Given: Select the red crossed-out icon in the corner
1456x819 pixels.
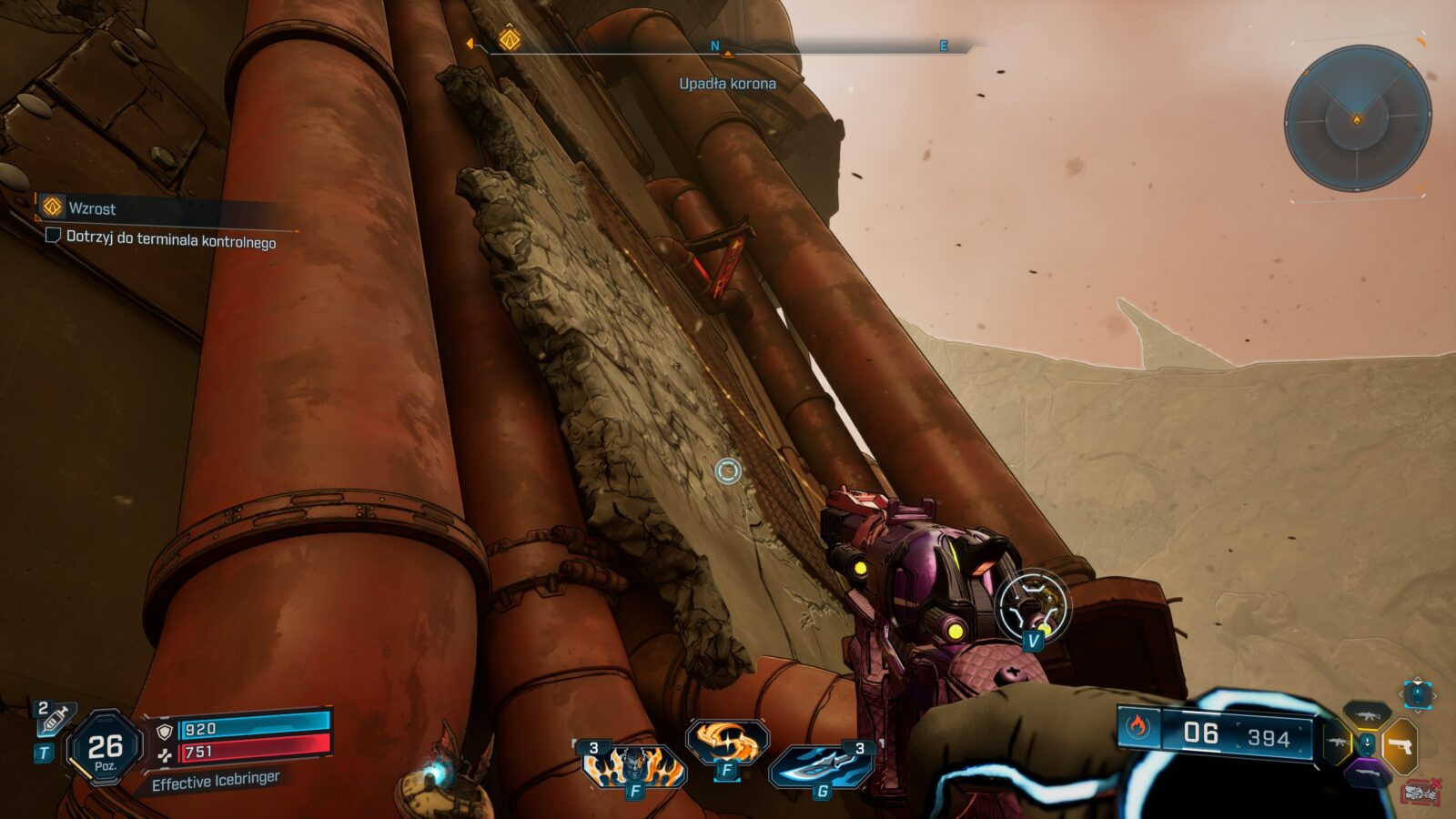Looking at the screenshot, I should tap(1422, 792).
